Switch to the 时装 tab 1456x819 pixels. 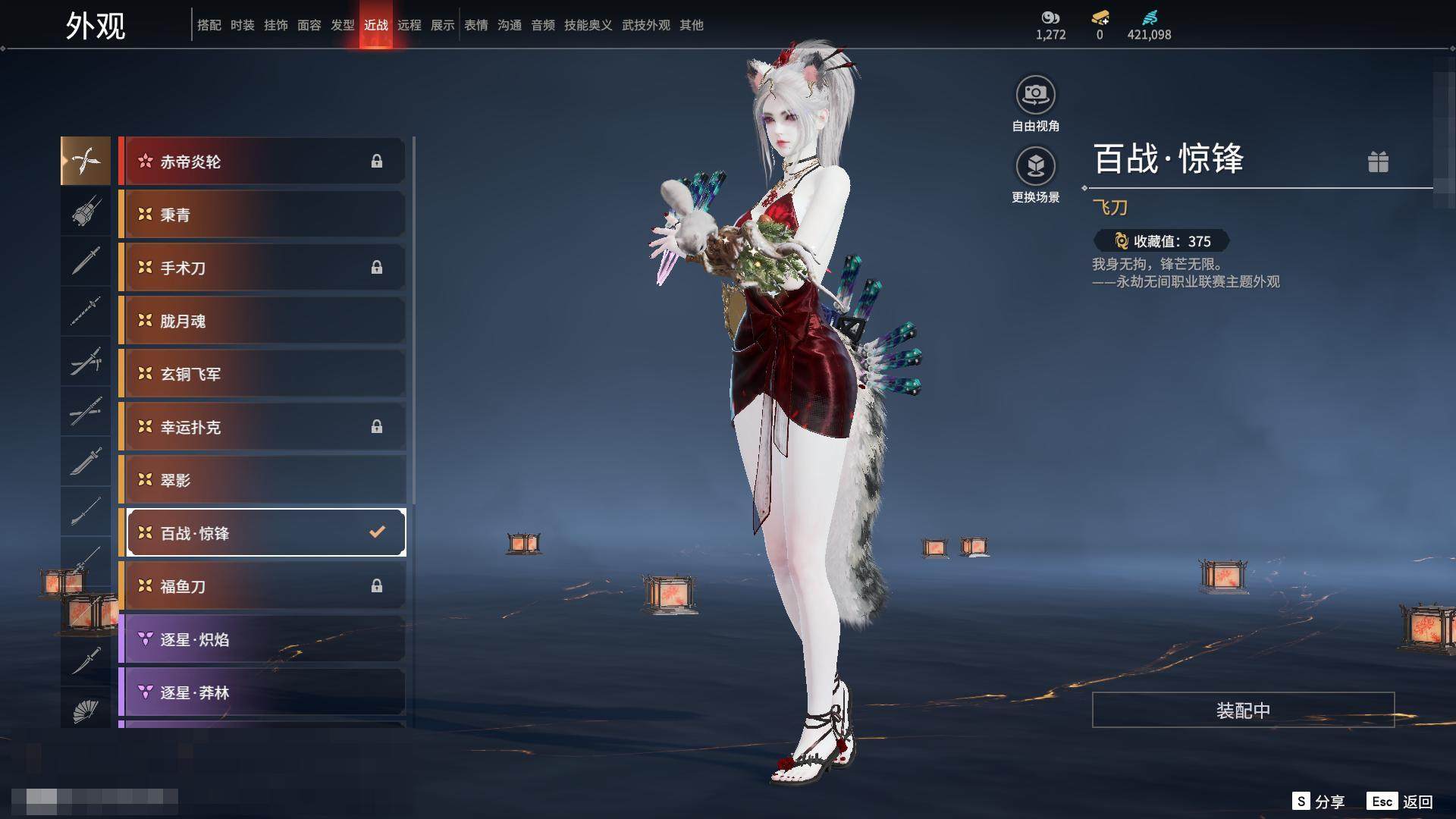point(243,25)
